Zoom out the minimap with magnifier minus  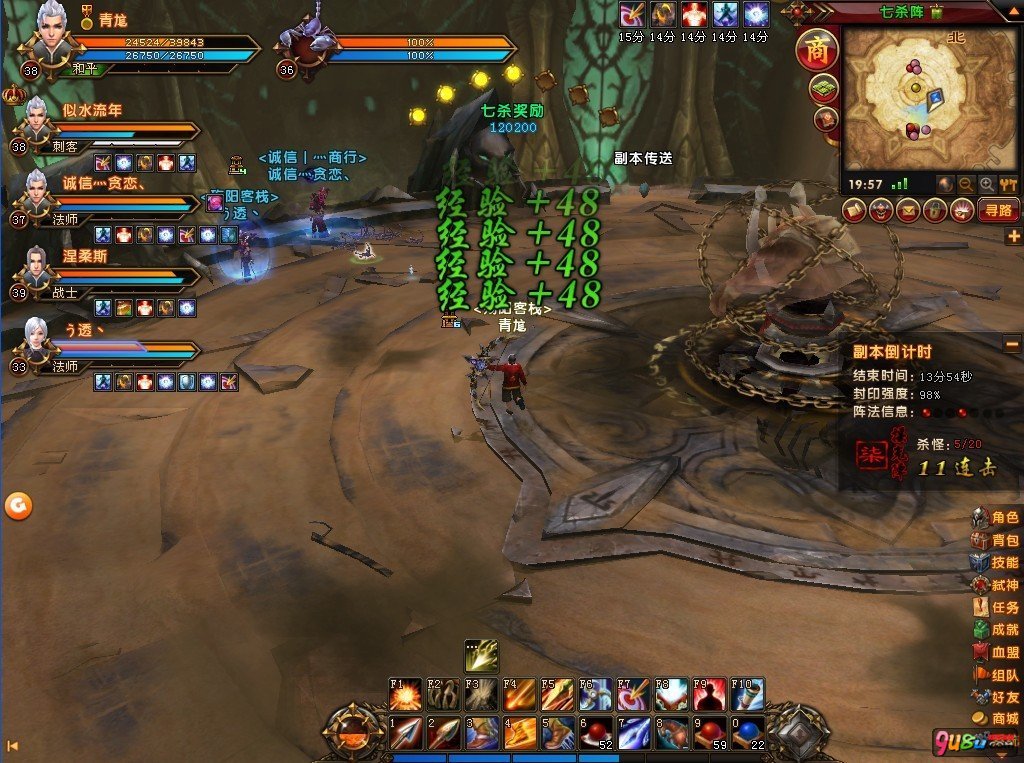(966, 185)
